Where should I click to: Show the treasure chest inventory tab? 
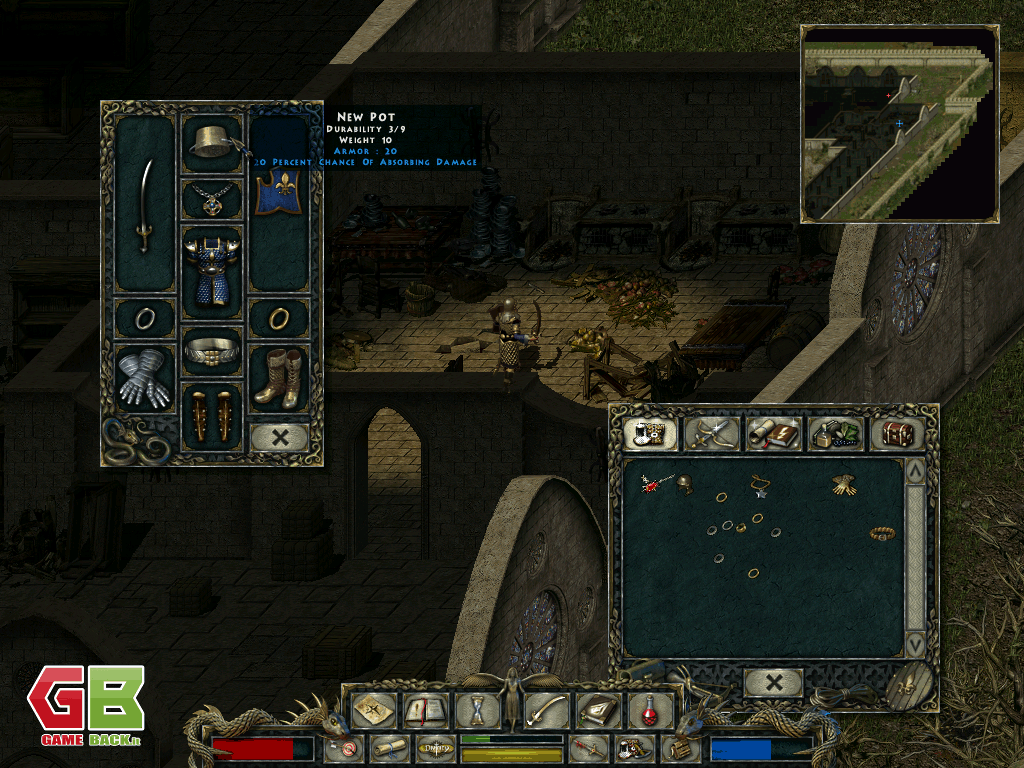coord(896,433)
